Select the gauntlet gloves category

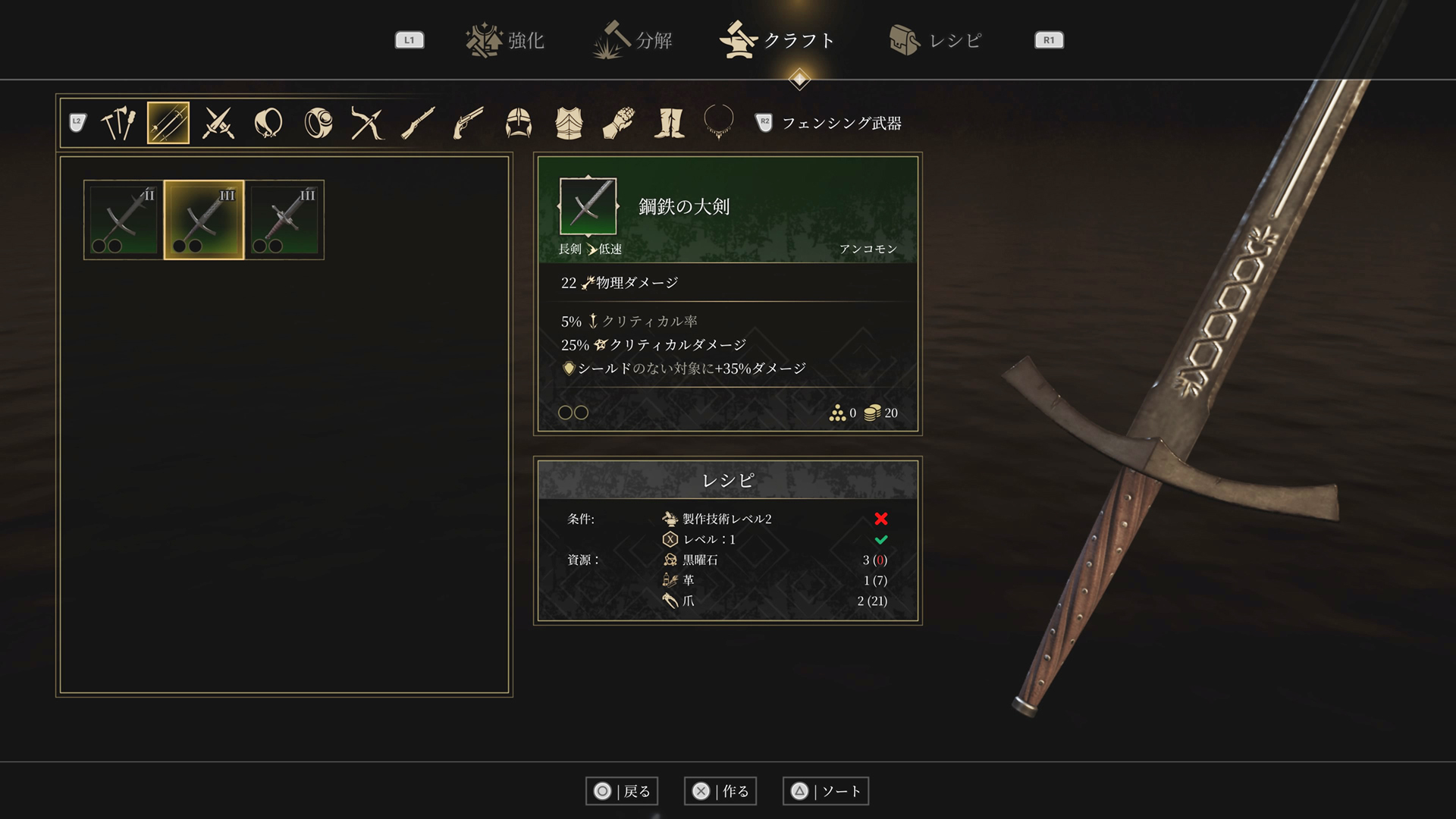(x=619, y=123)
